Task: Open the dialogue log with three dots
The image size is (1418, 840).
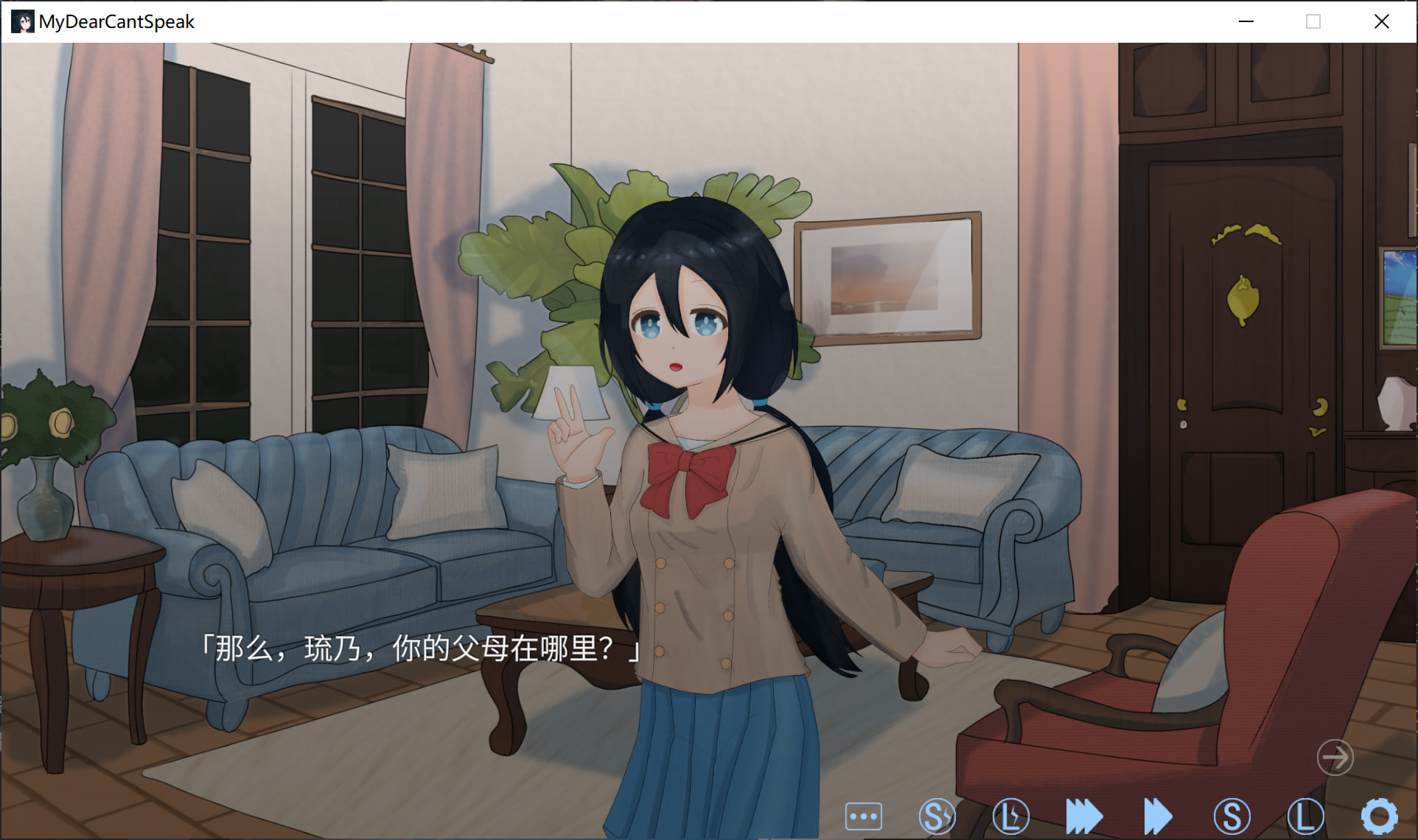Action: [863, 816]
